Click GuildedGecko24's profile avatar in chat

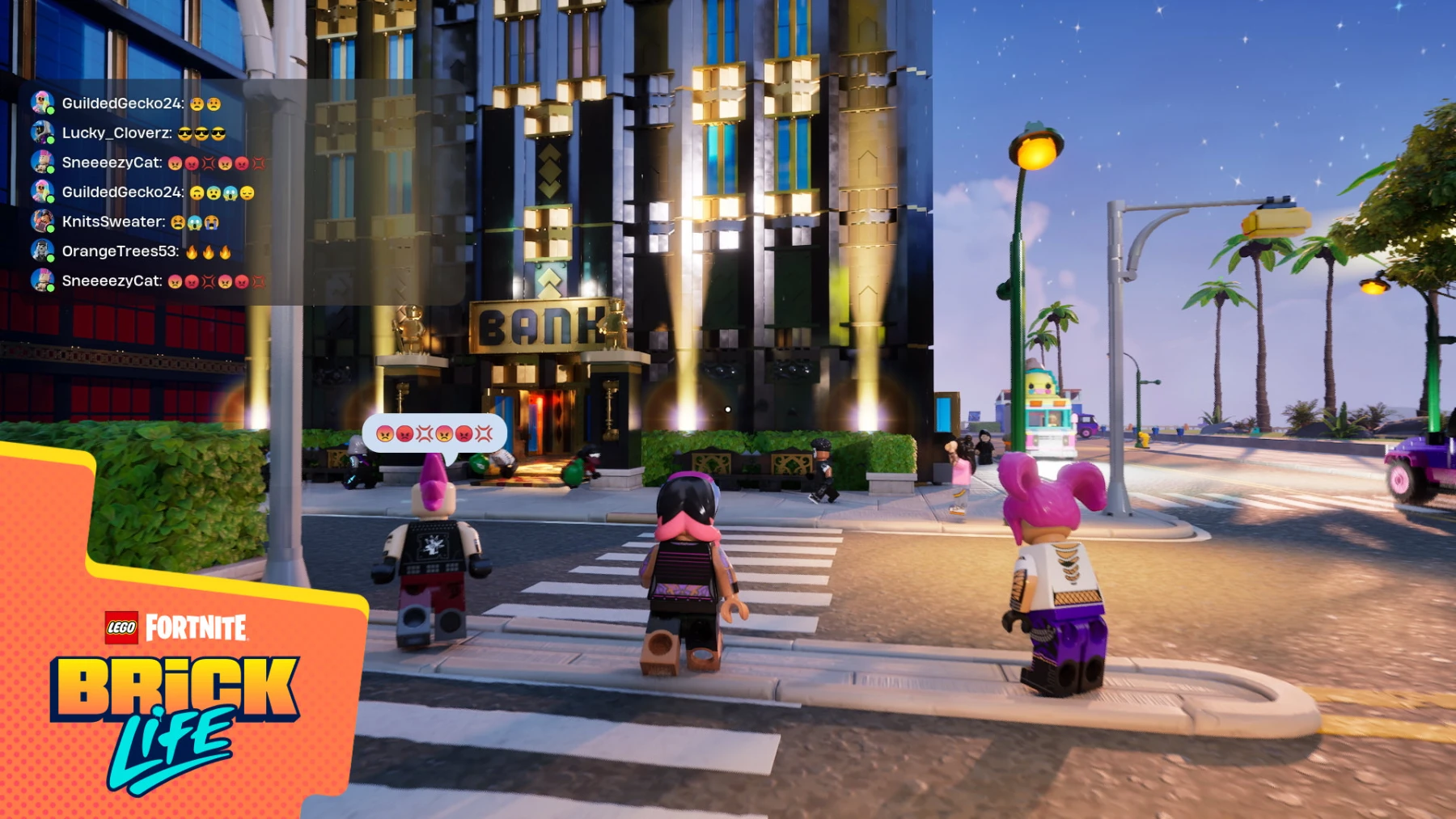click(x=42, y=102)
